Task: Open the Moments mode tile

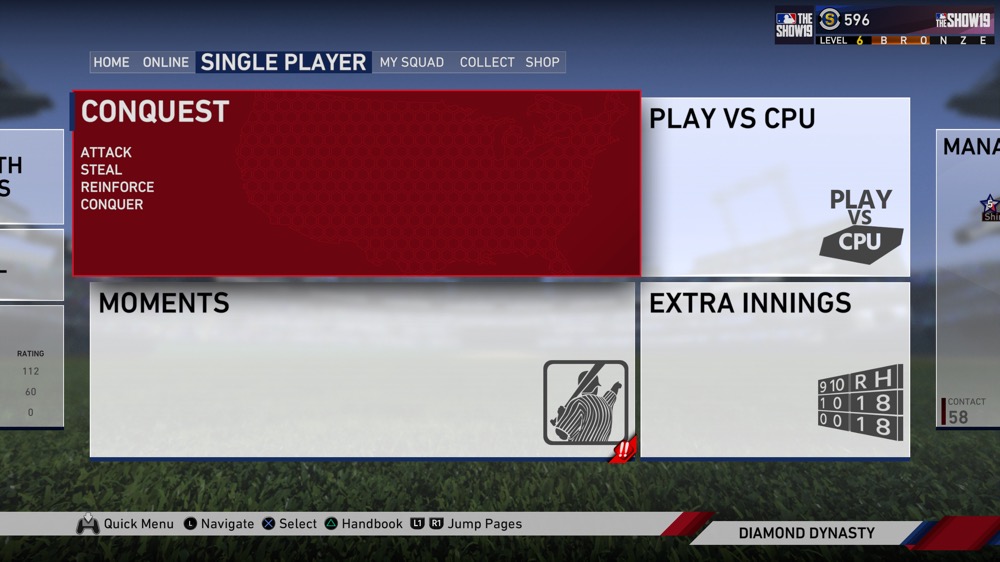Action: (362, 369)
